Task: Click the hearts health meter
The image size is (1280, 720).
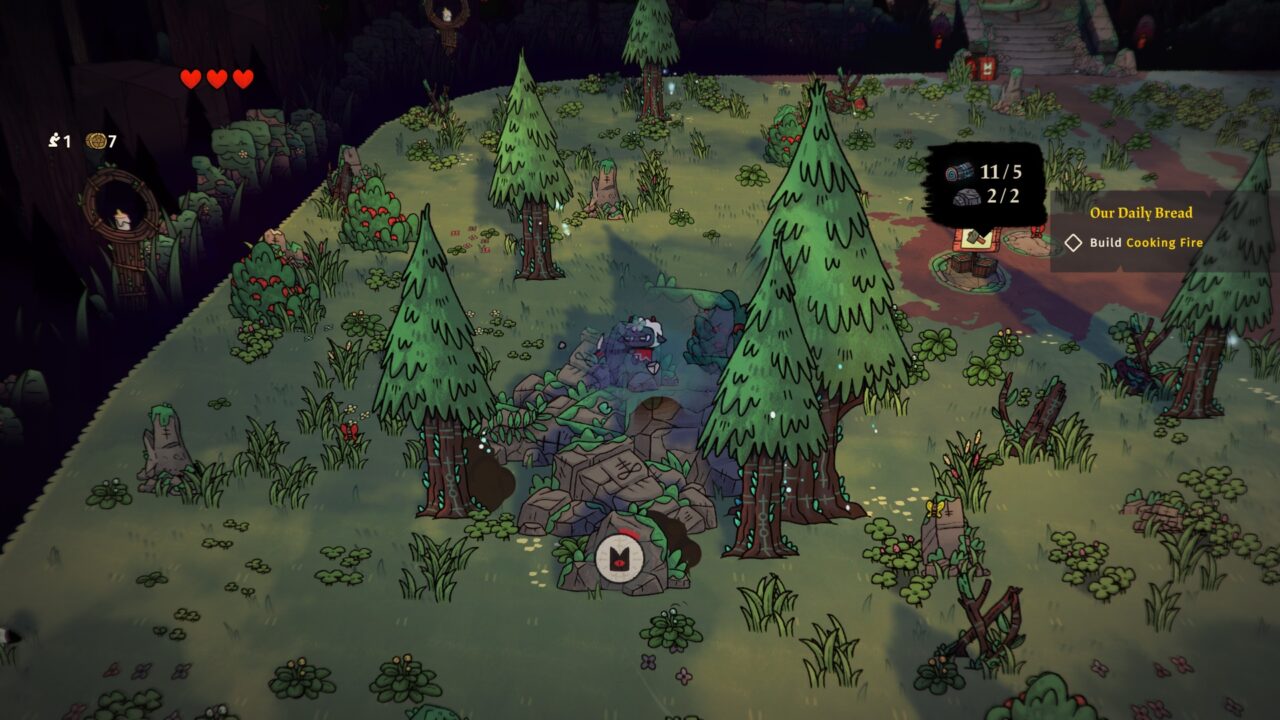Action: point(216,77)
